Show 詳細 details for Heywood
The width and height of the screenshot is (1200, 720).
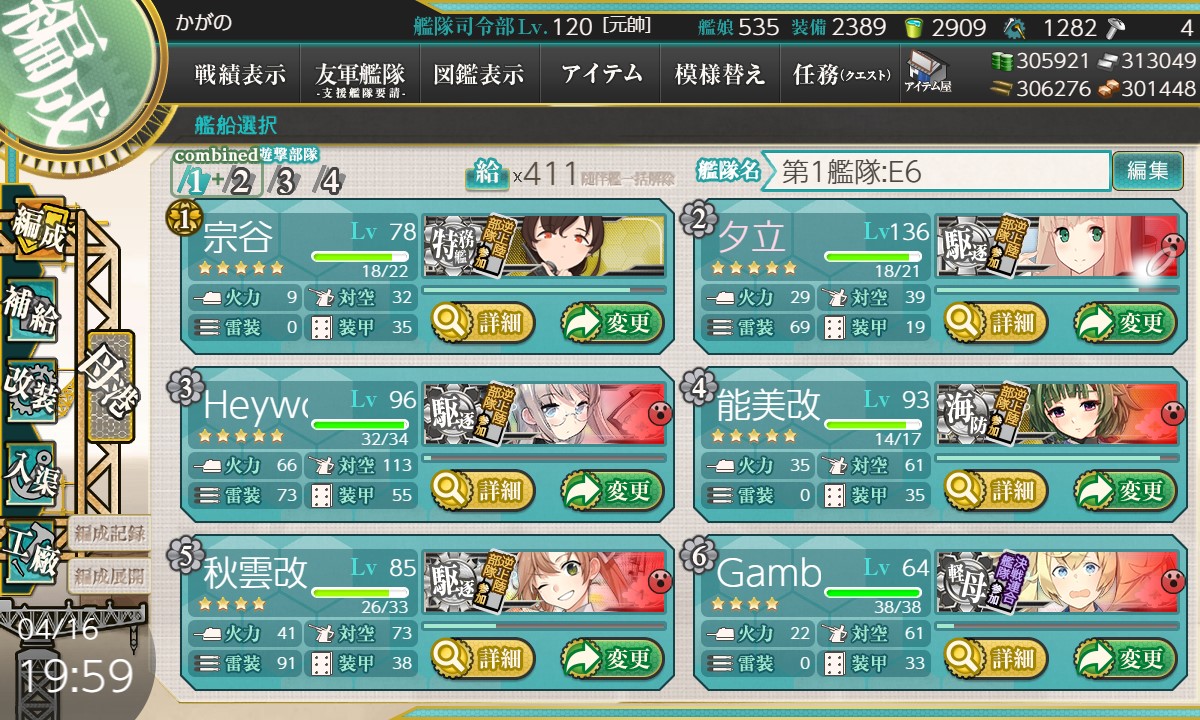pos(484,491)
